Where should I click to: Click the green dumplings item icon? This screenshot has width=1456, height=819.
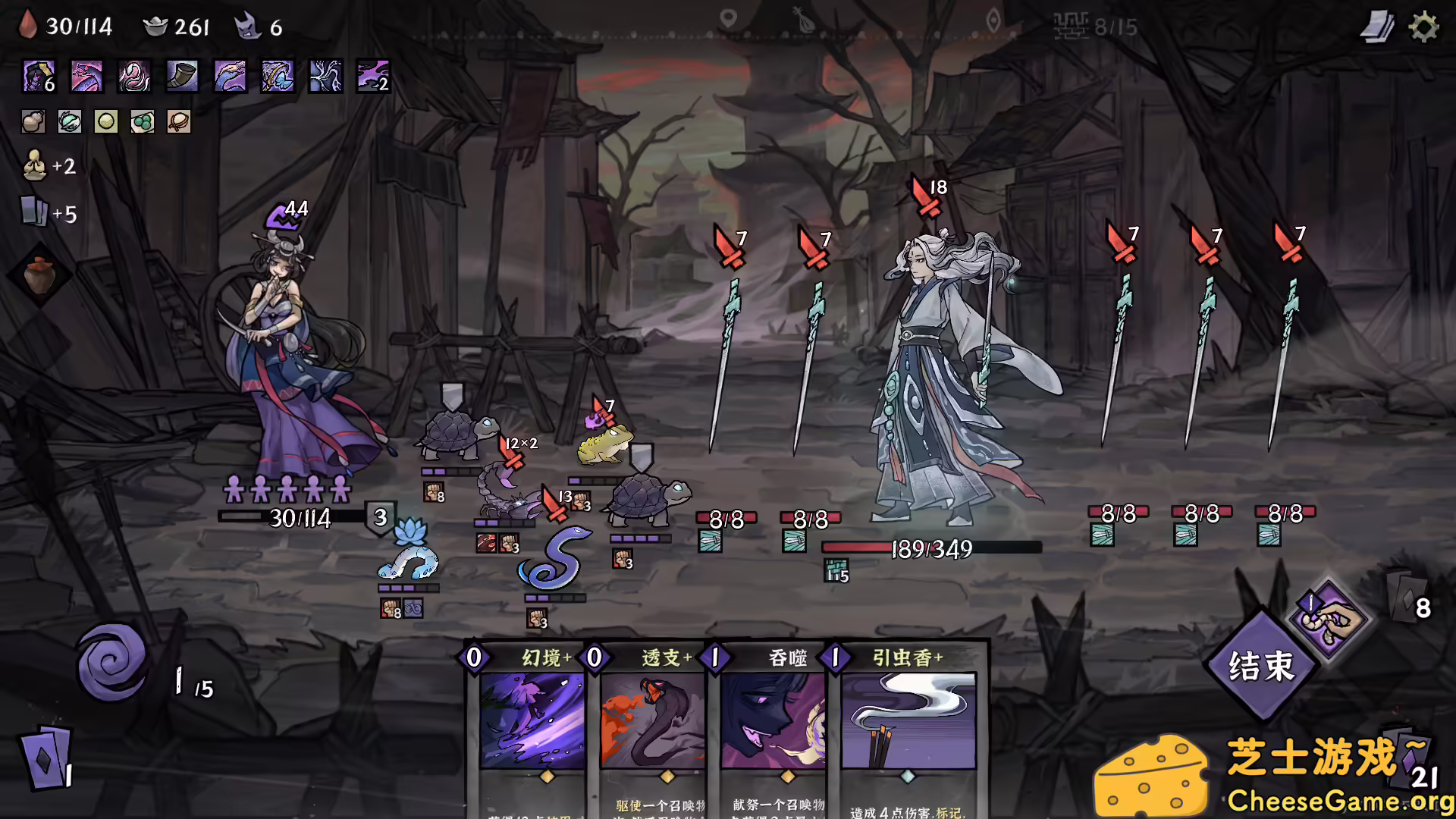[x=143, y=121]
